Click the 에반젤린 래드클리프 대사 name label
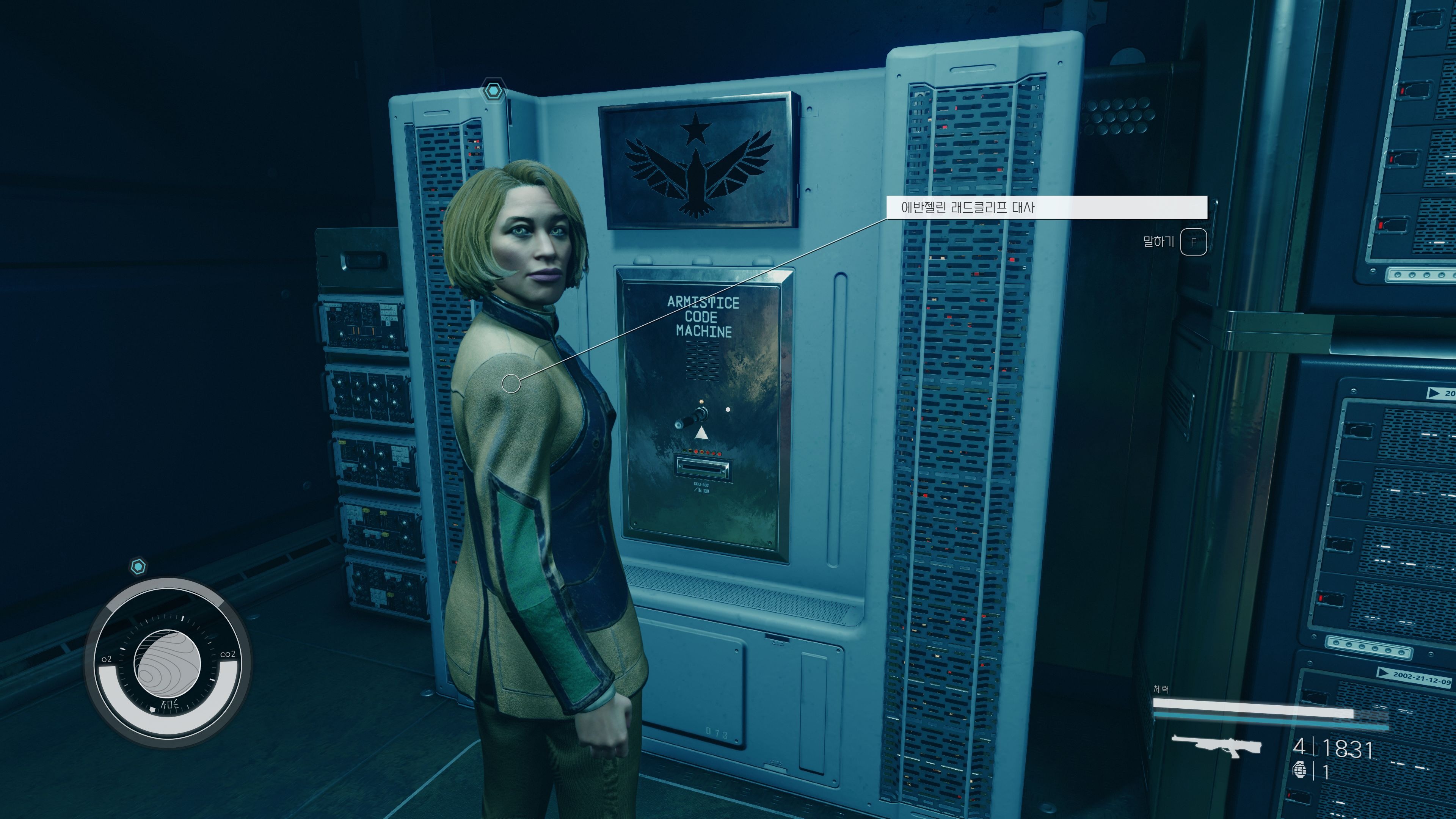1456x819 pixels. [x=967, y=207]
